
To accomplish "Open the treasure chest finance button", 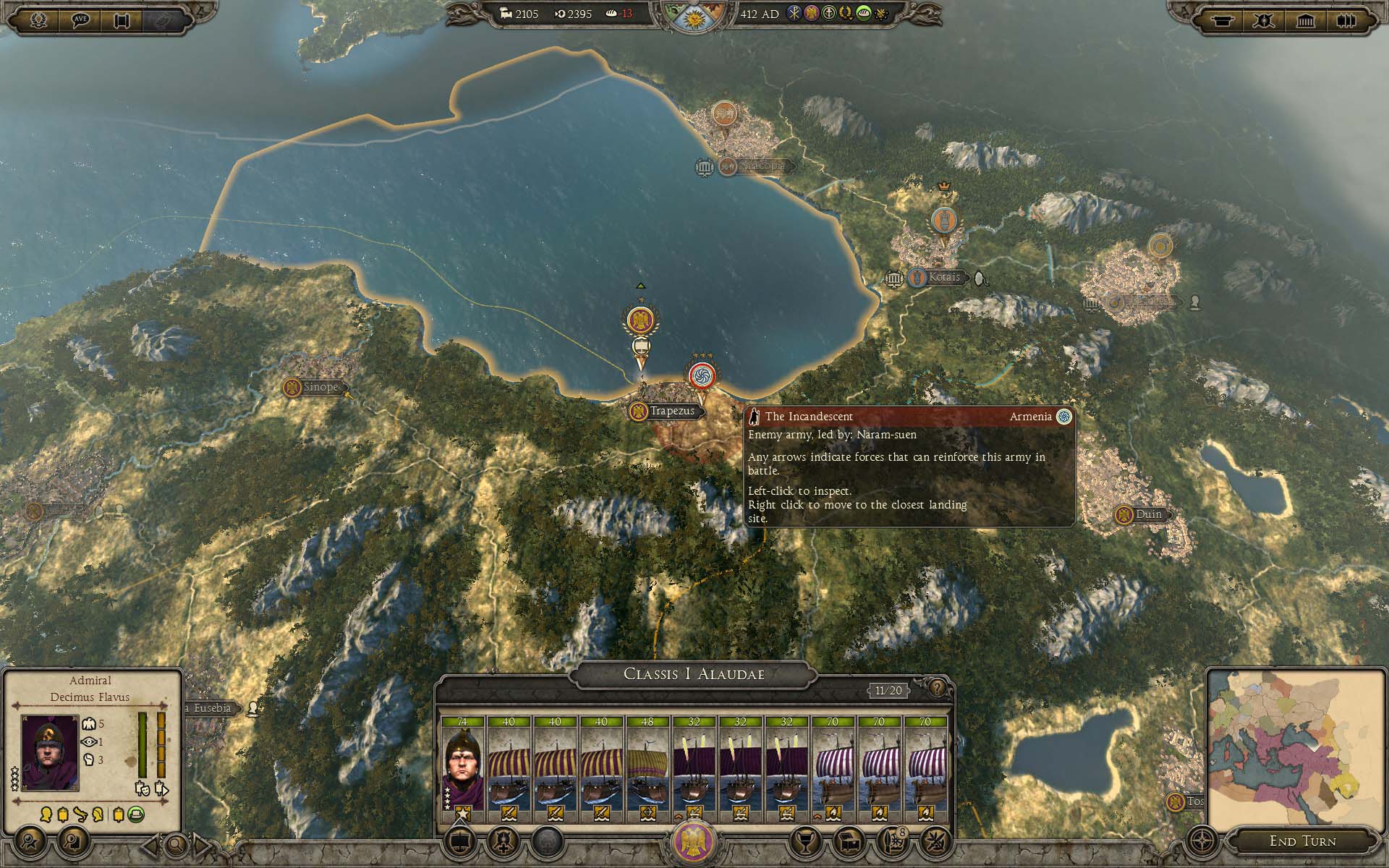I will tap(848, 842).
